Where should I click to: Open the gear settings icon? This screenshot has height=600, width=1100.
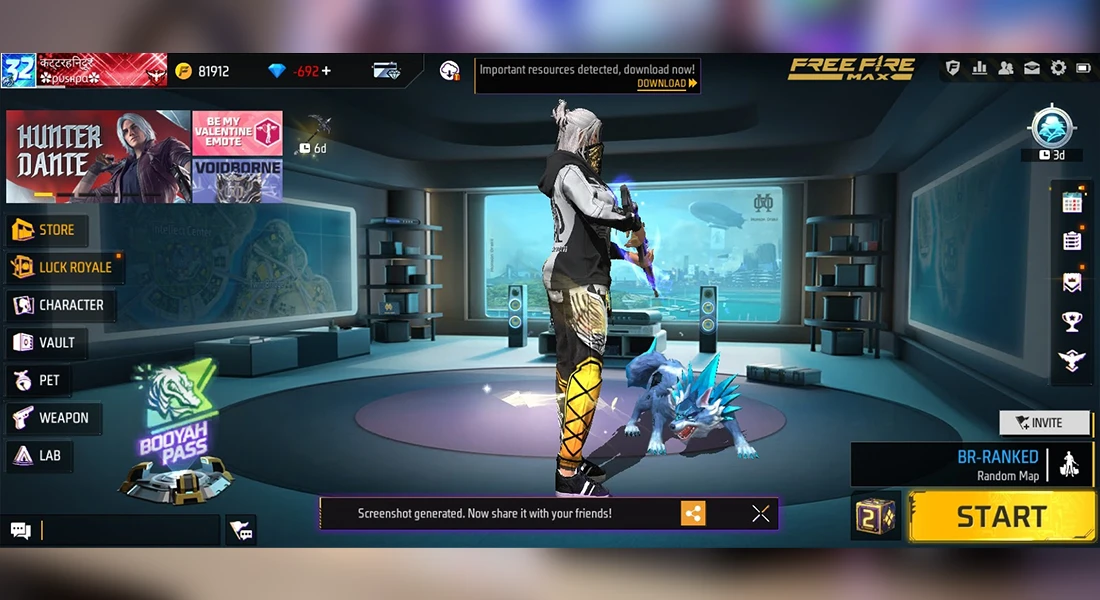pos(1057,69)
